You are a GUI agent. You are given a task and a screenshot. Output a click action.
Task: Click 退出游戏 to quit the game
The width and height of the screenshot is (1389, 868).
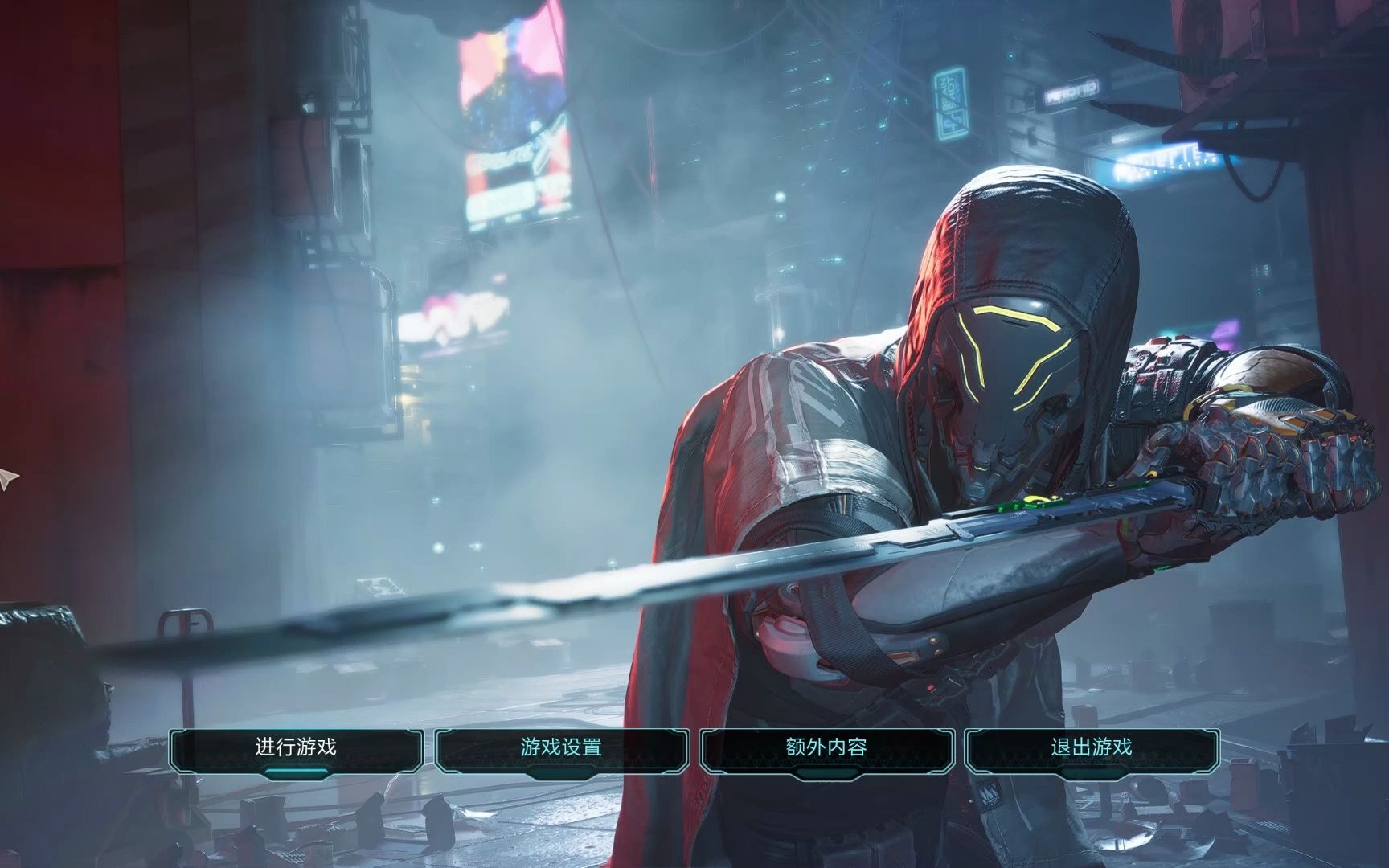(x=1092, y=748)
